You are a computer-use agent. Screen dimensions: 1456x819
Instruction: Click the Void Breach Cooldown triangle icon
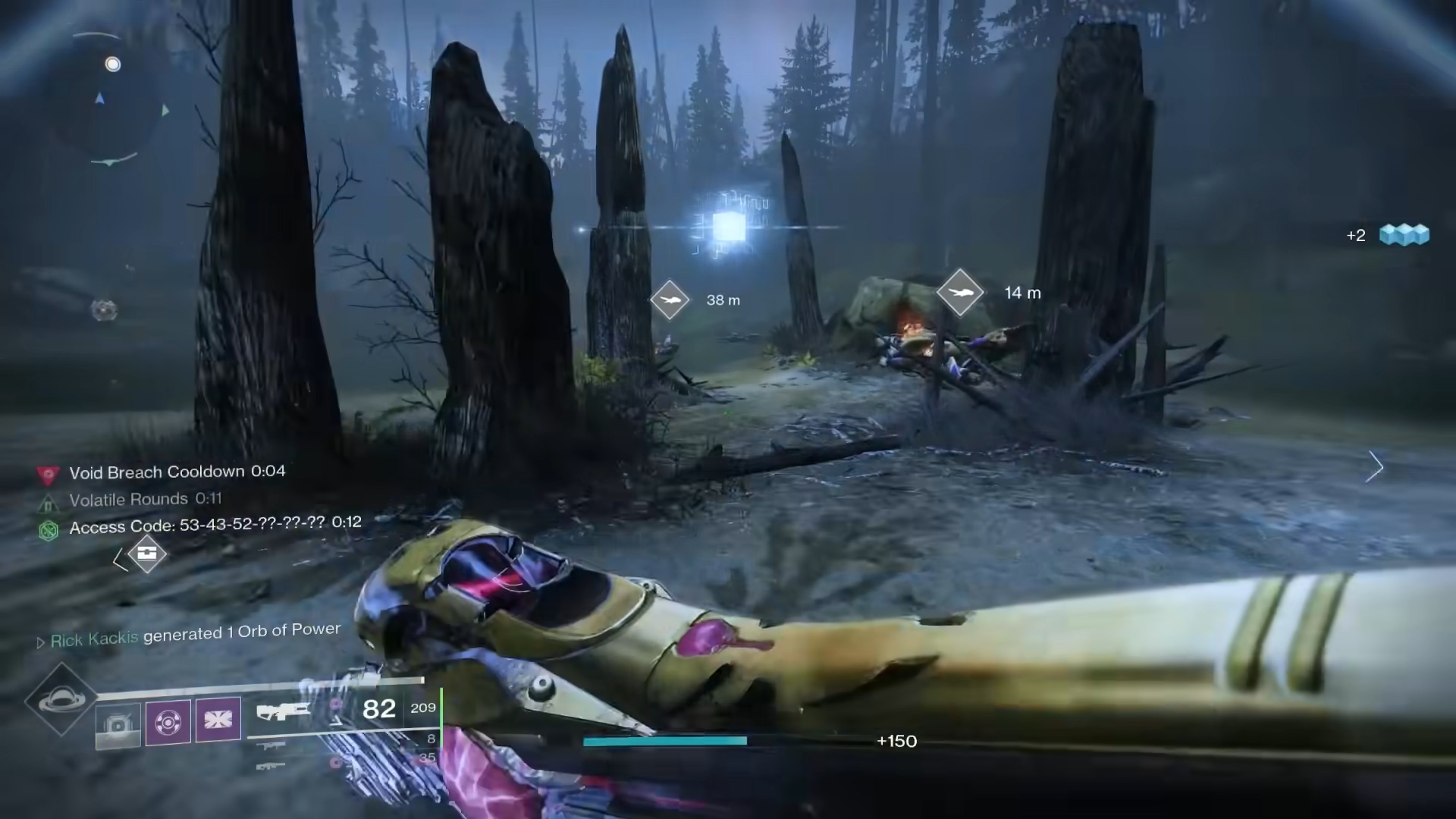pos(49,474)
